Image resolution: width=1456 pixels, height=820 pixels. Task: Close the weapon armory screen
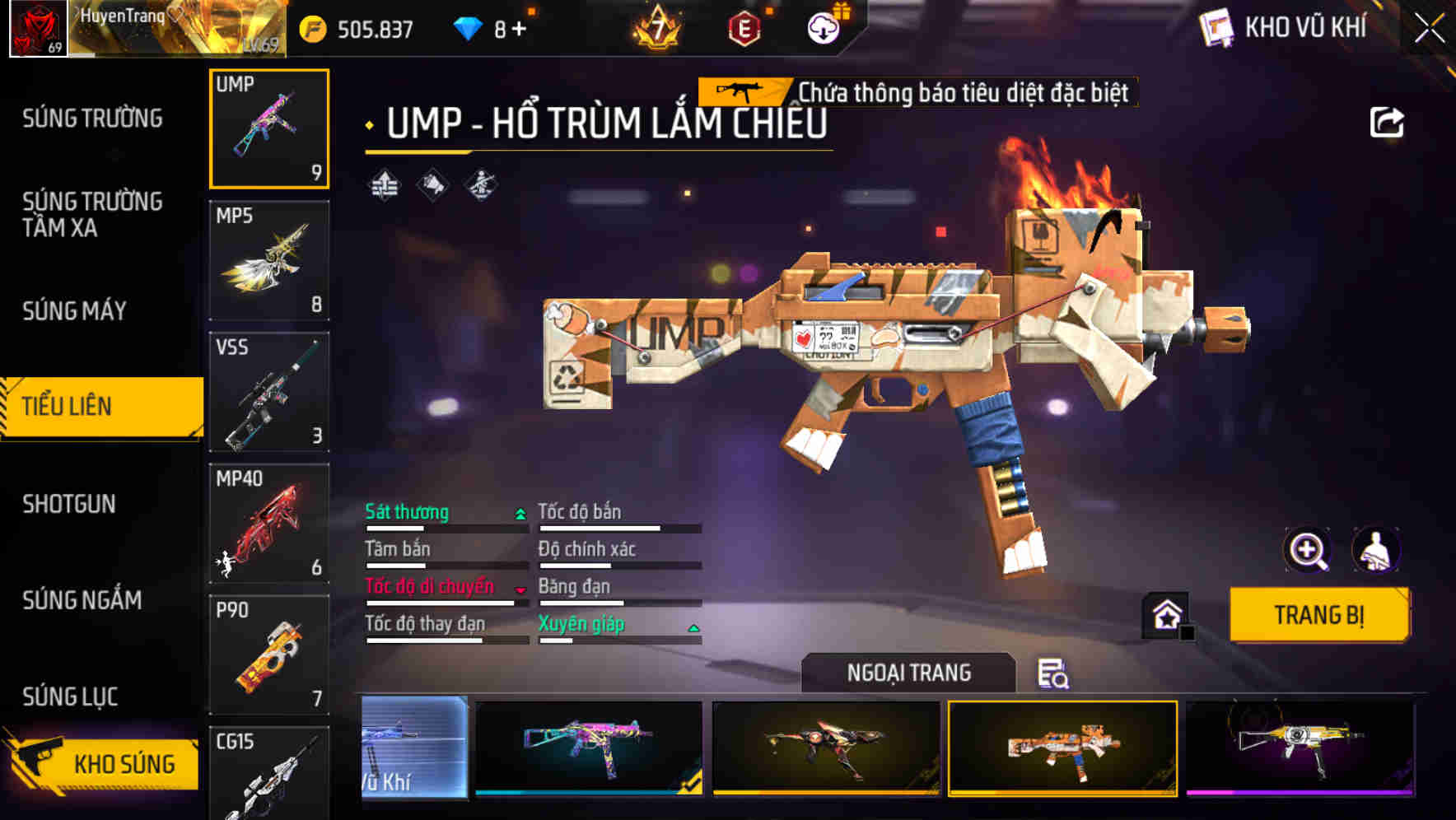pos(1430,28)
